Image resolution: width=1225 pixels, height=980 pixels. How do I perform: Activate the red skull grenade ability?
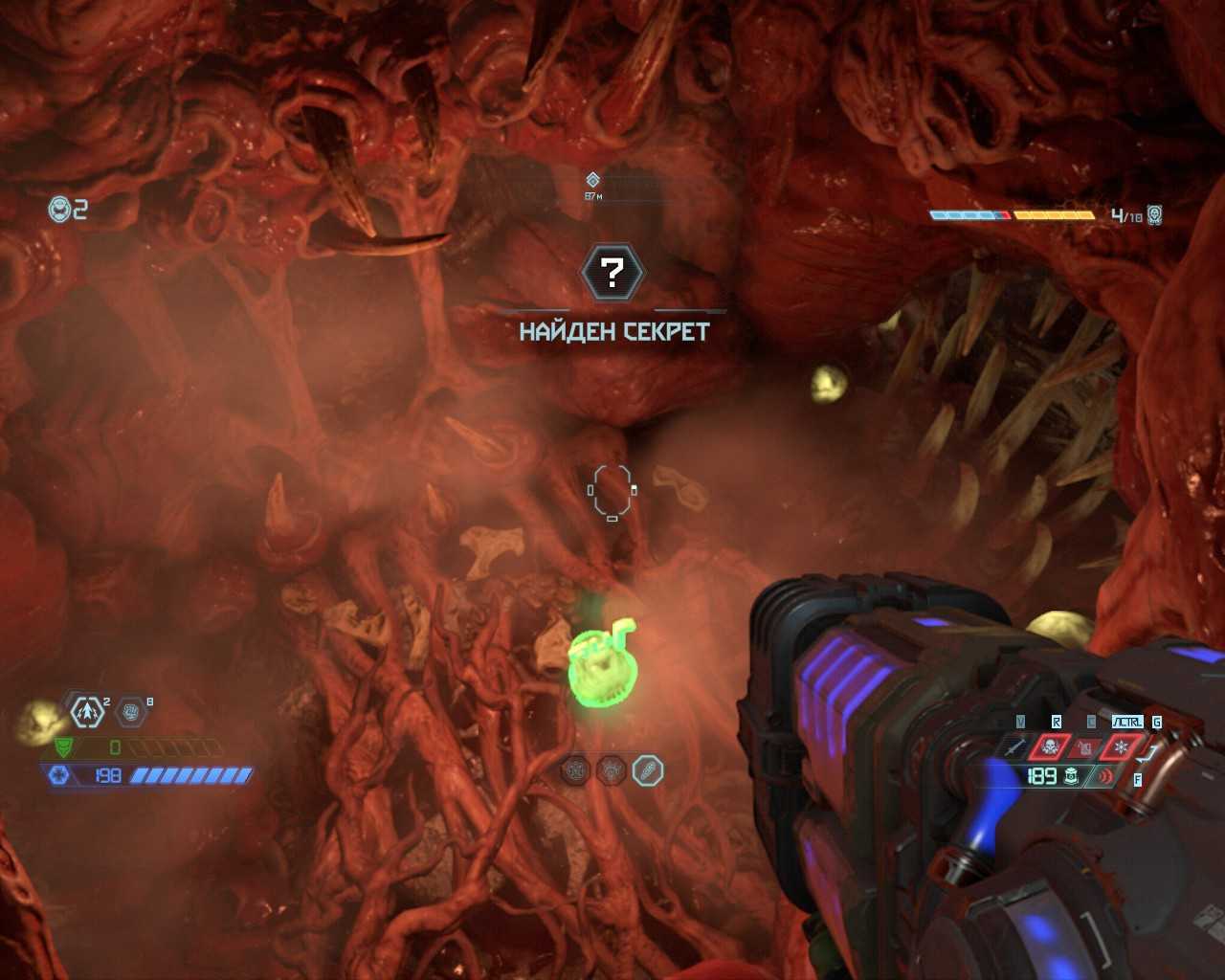(1049, 746)
